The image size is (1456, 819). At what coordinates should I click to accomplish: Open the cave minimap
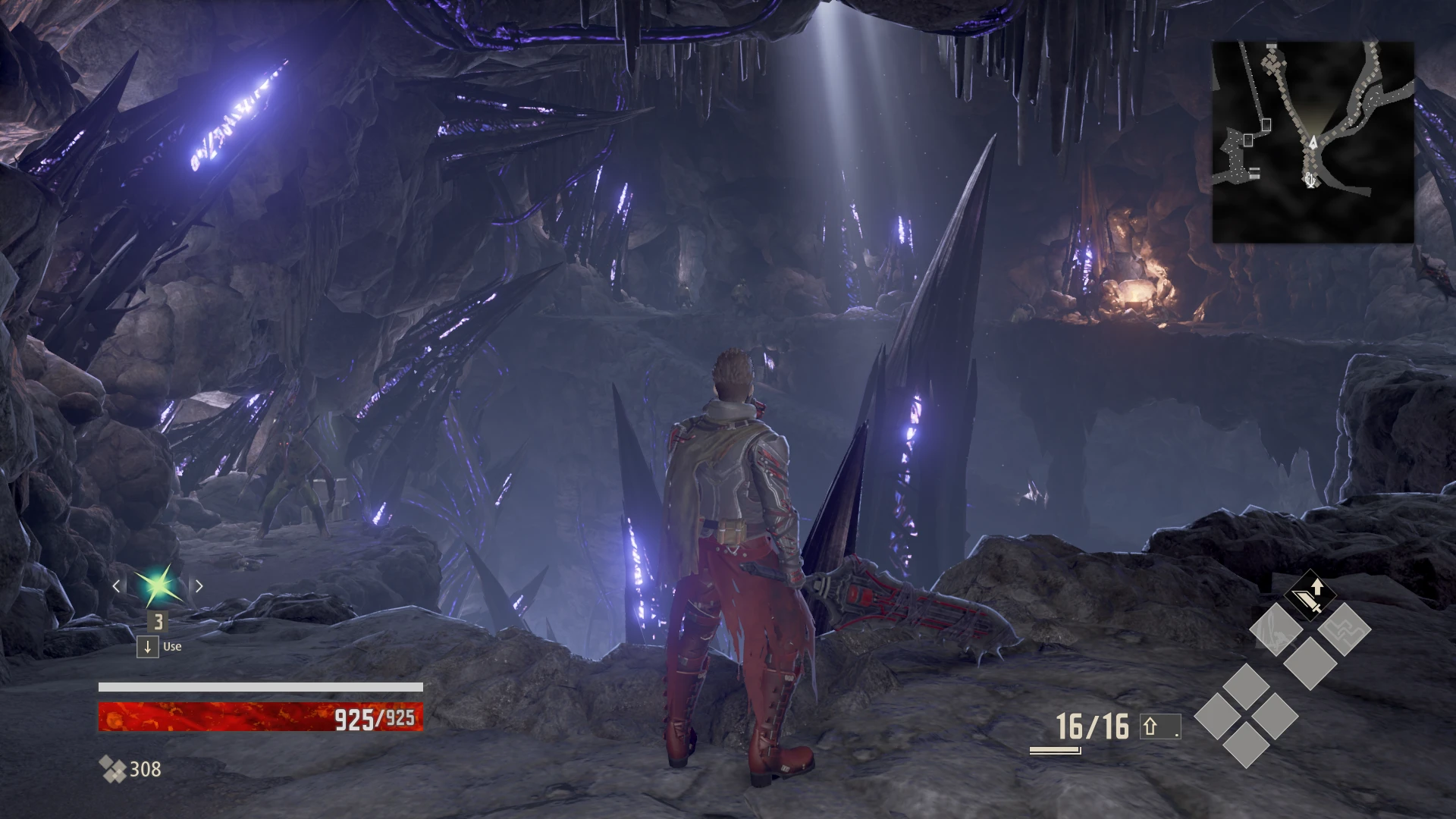tap(1313, 142)
